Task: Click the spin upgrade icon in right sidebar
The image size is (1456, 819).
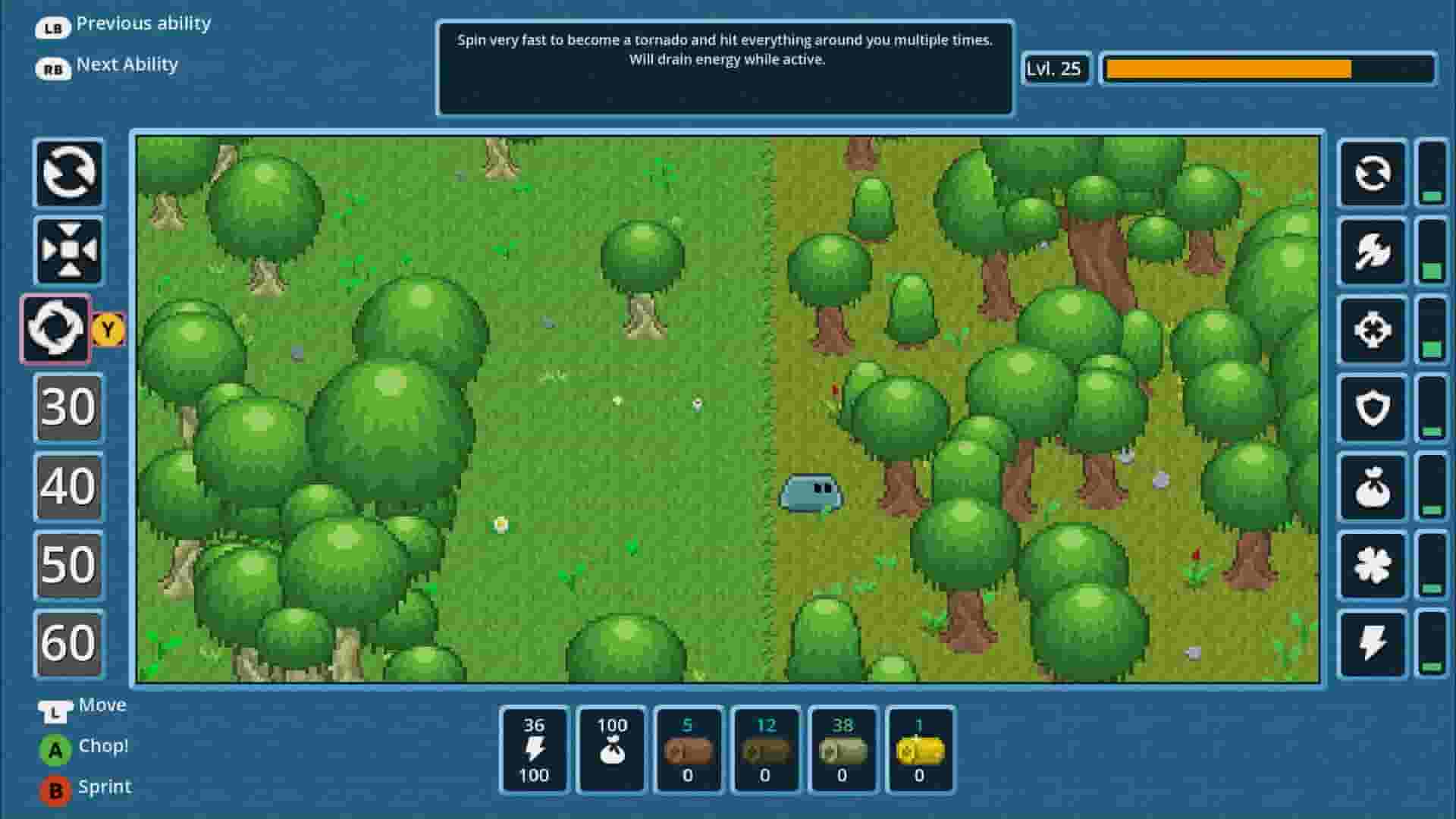Action: [1372, 174]
